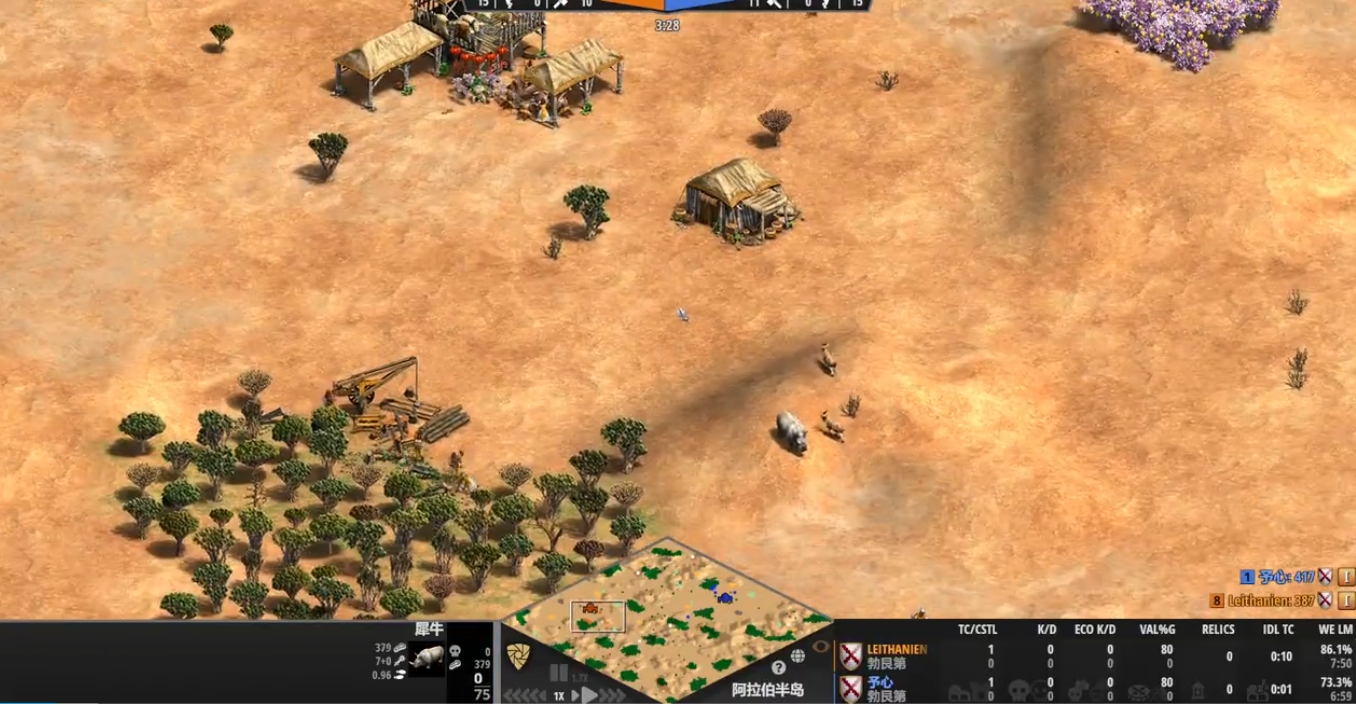
Task: Click the golden shield emblem icon
Action: pyautogui.click(x=518, y=657)
